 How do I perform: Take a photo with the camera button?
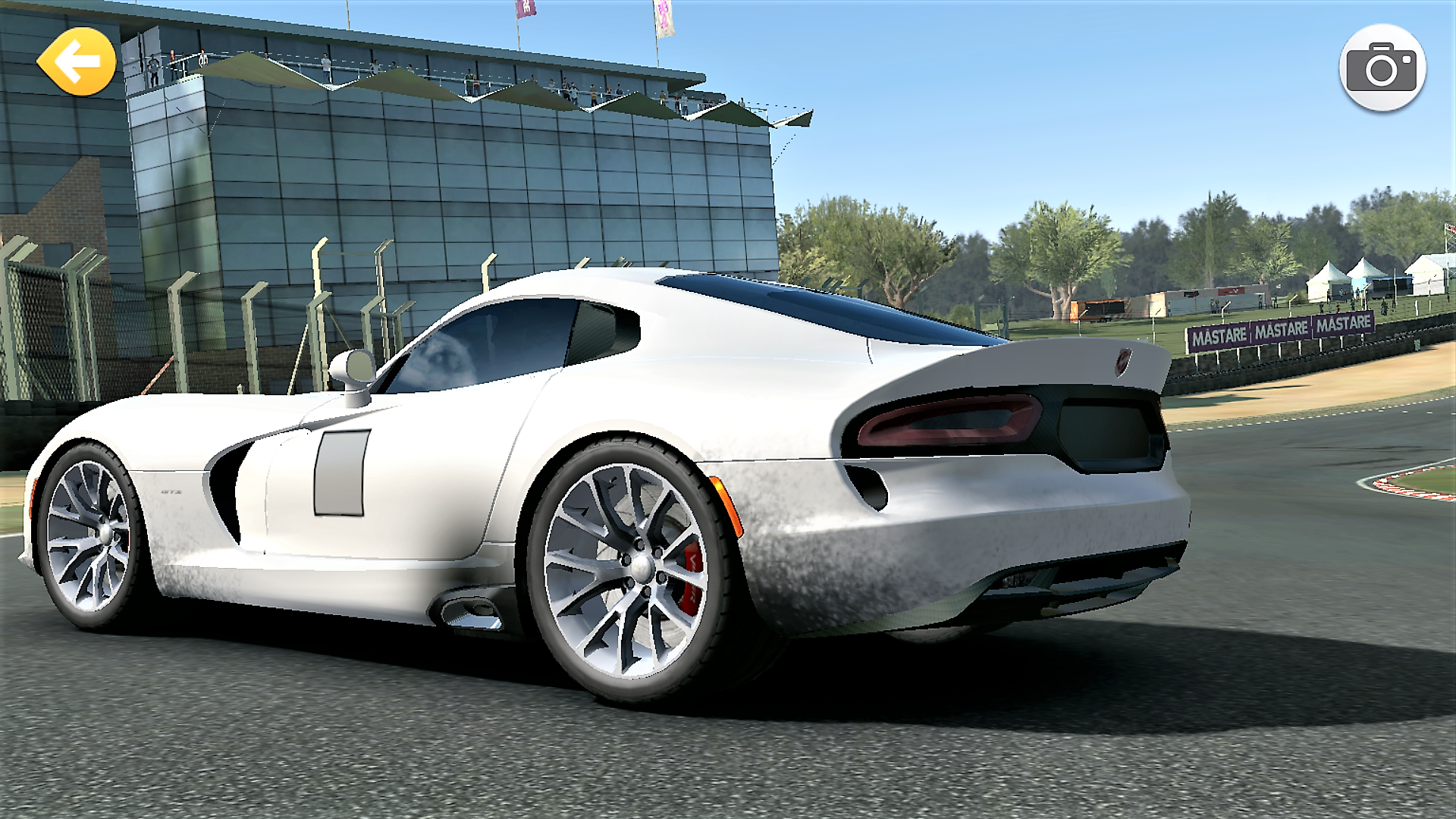(x=1382, y=68)
